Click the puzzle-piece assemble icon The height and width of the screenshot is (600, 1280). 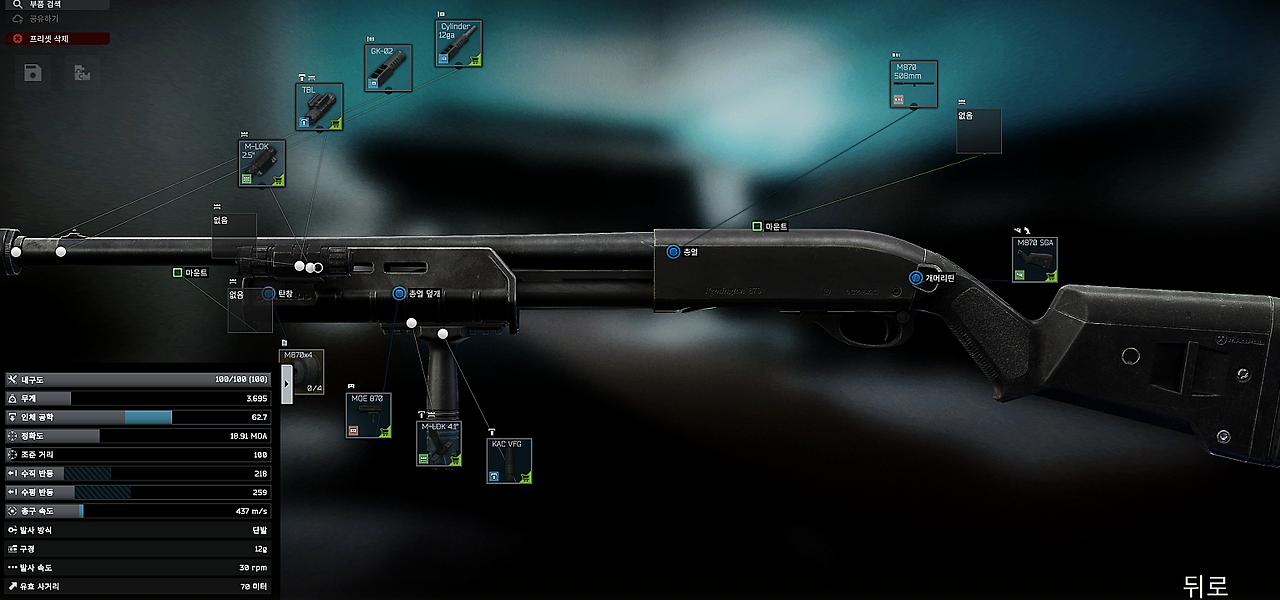point(82,72)
